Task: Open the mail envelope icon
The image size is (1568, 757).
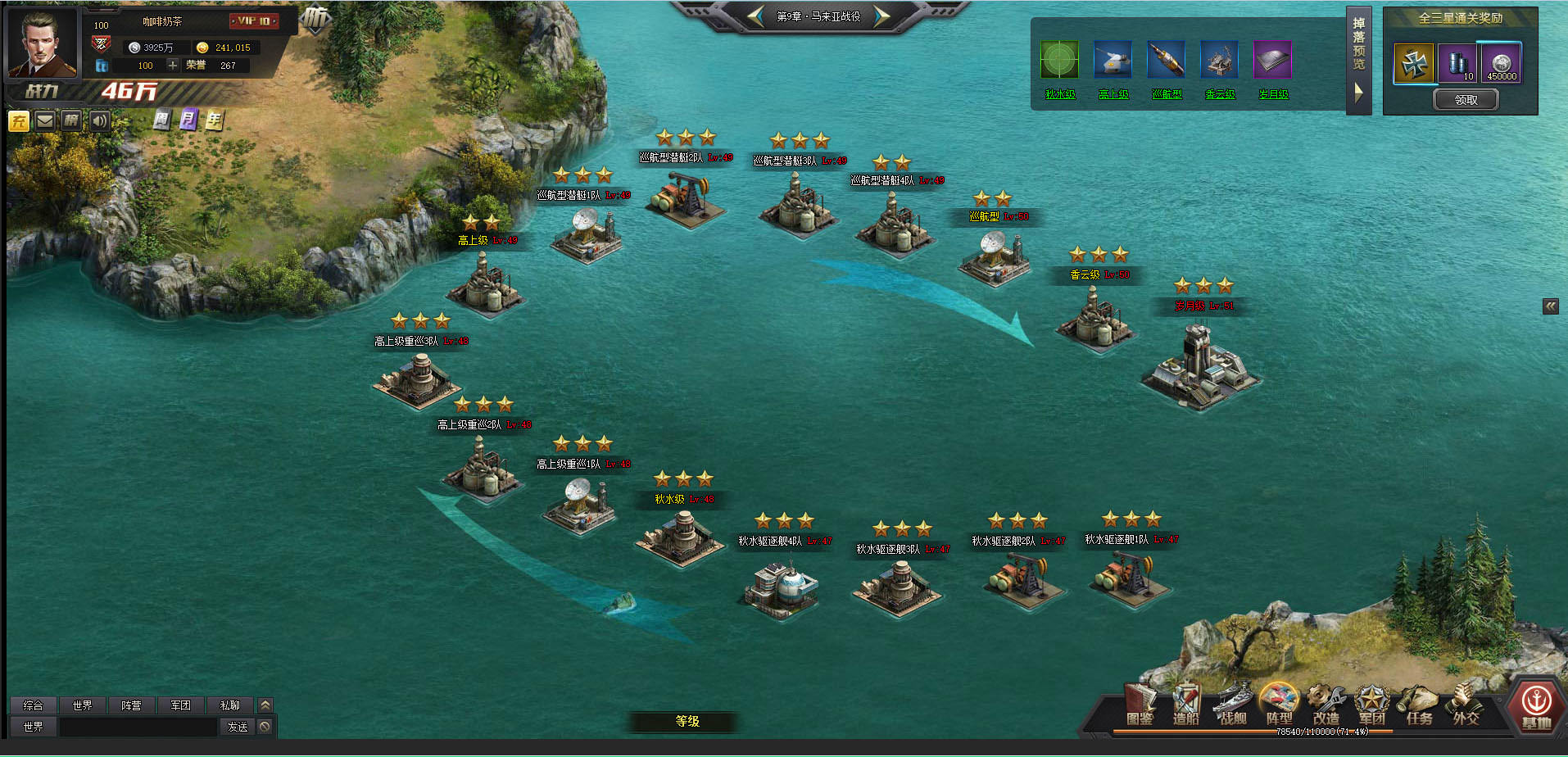Action: 45,121
